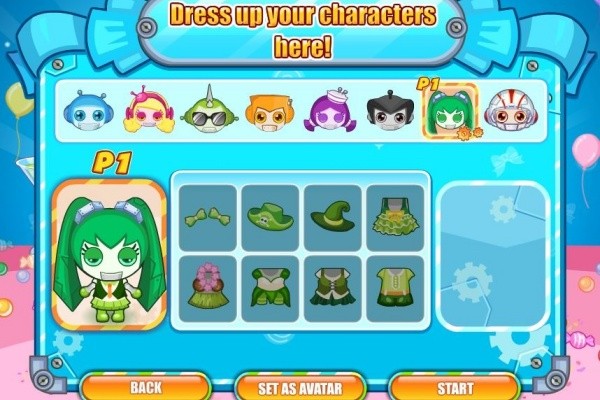Select the green leaf-skirt fairy outfit

(271, 287)
